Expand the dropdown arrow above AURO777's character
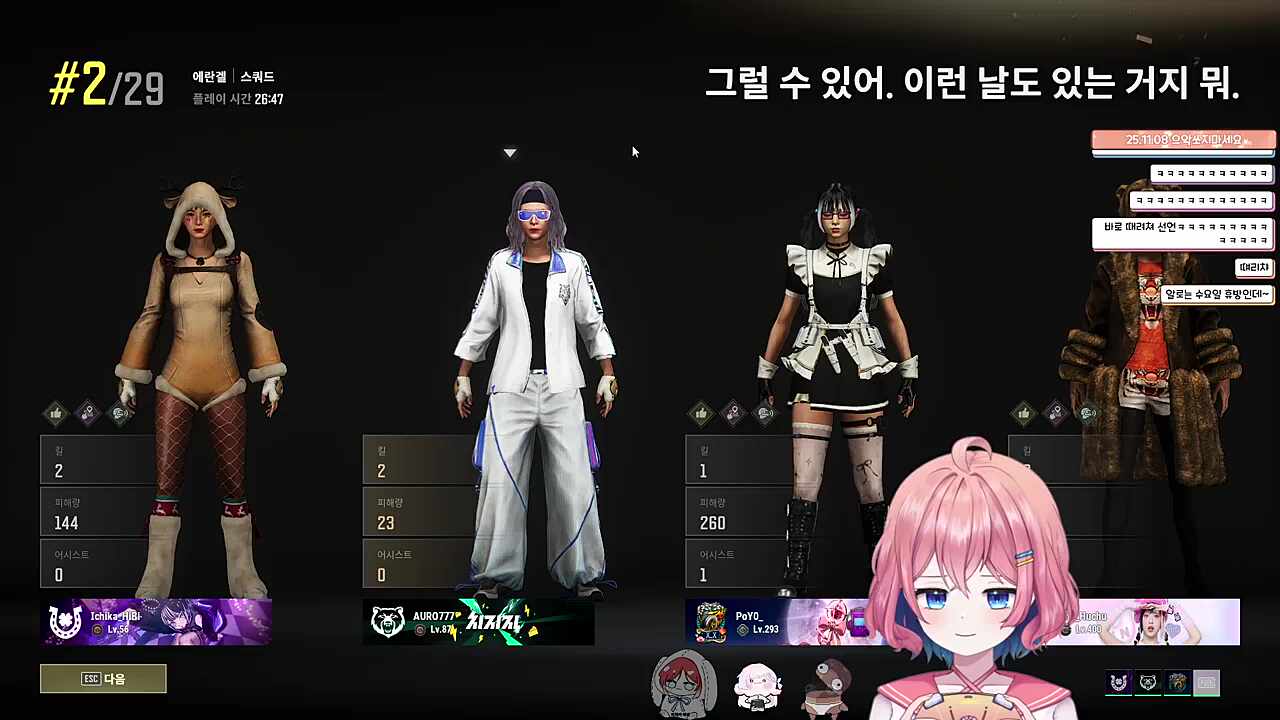1280x720 pixels. pyautogui.click(x=510, y=152)
